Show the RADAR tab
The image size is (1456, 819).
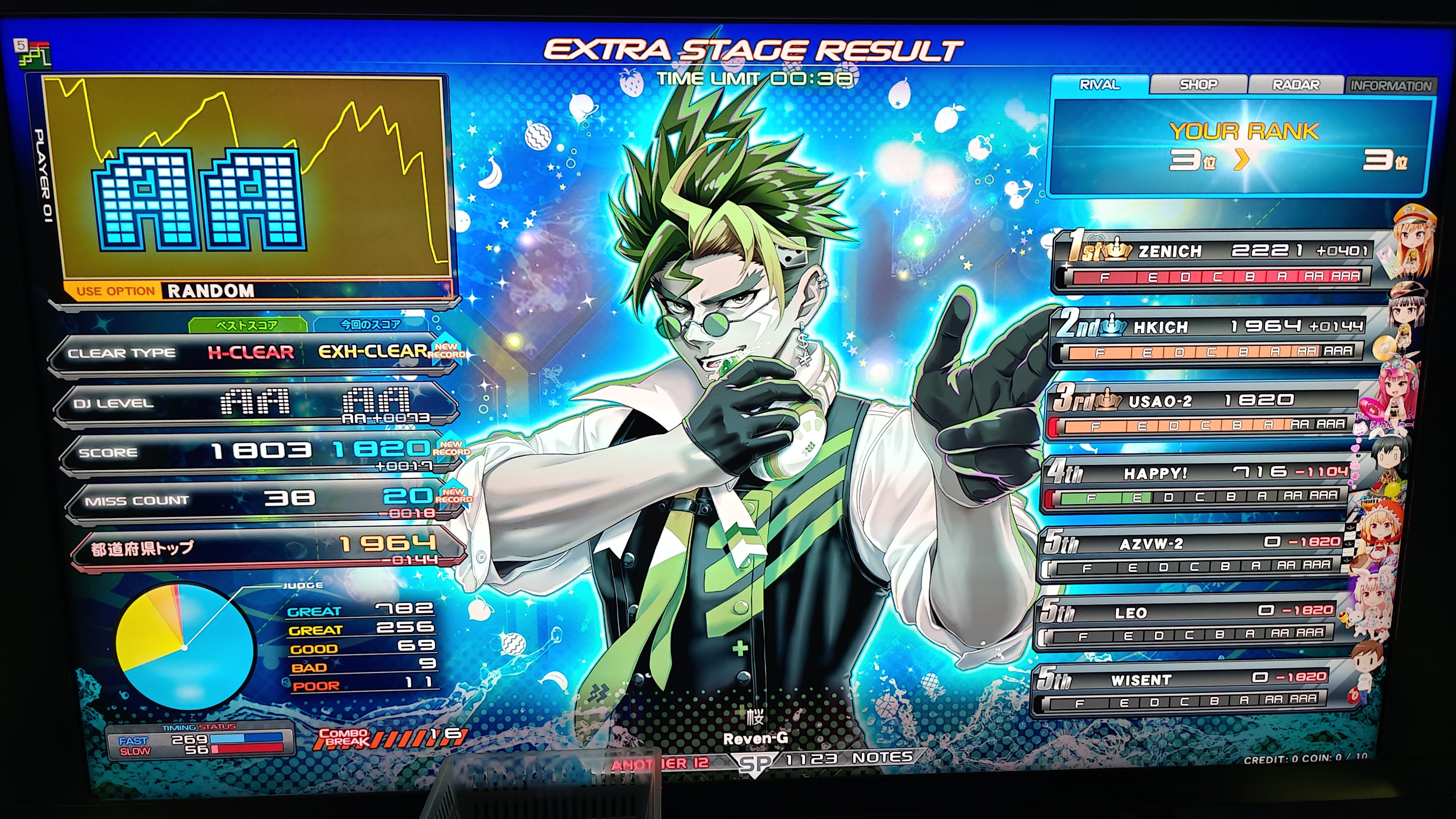point(1295,85)
